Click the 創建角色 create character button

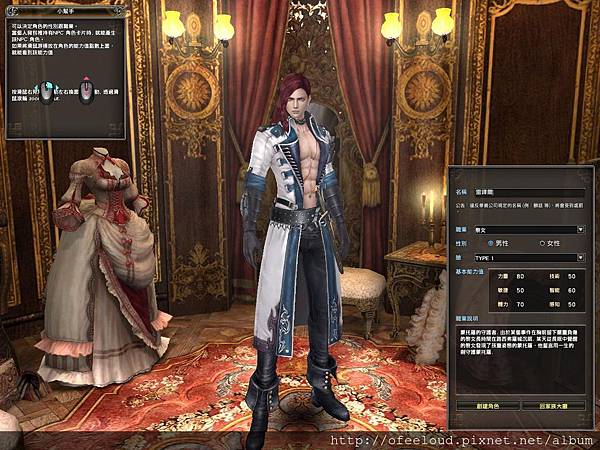pos(486,406)
